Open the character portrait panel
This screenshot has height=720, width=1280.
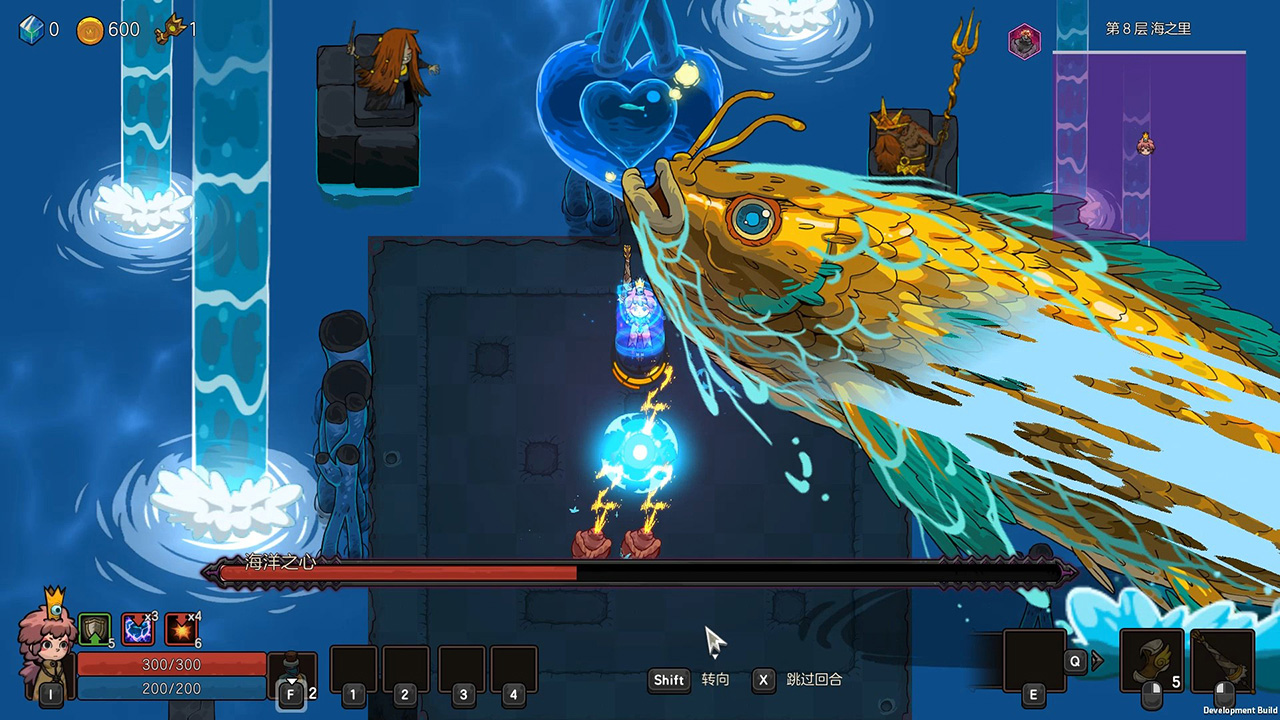coord(46,647)
